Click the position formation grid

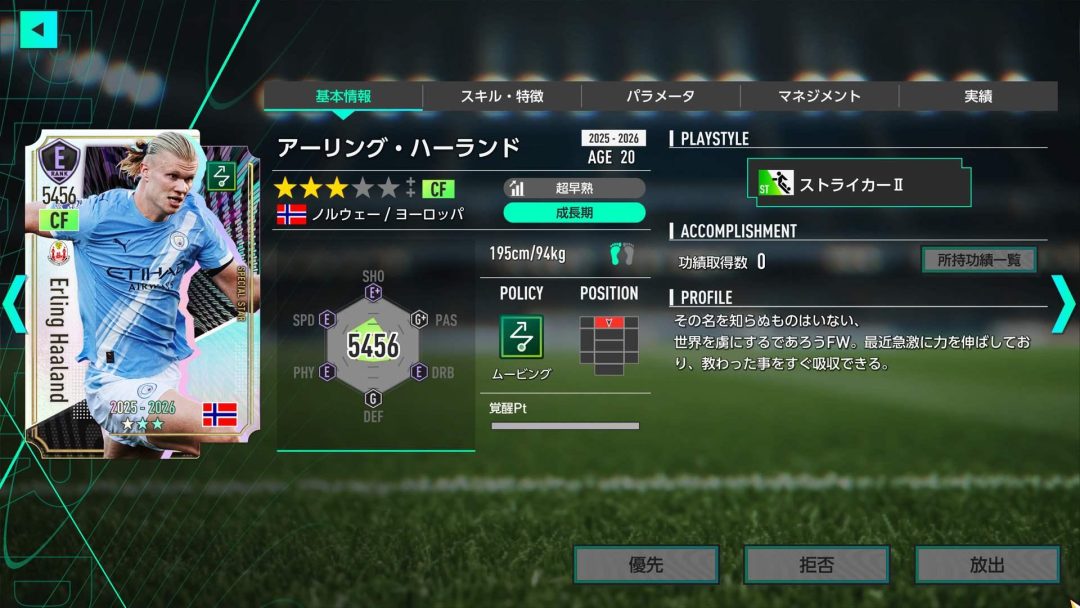pyautogui.click(x=608, y=345)
